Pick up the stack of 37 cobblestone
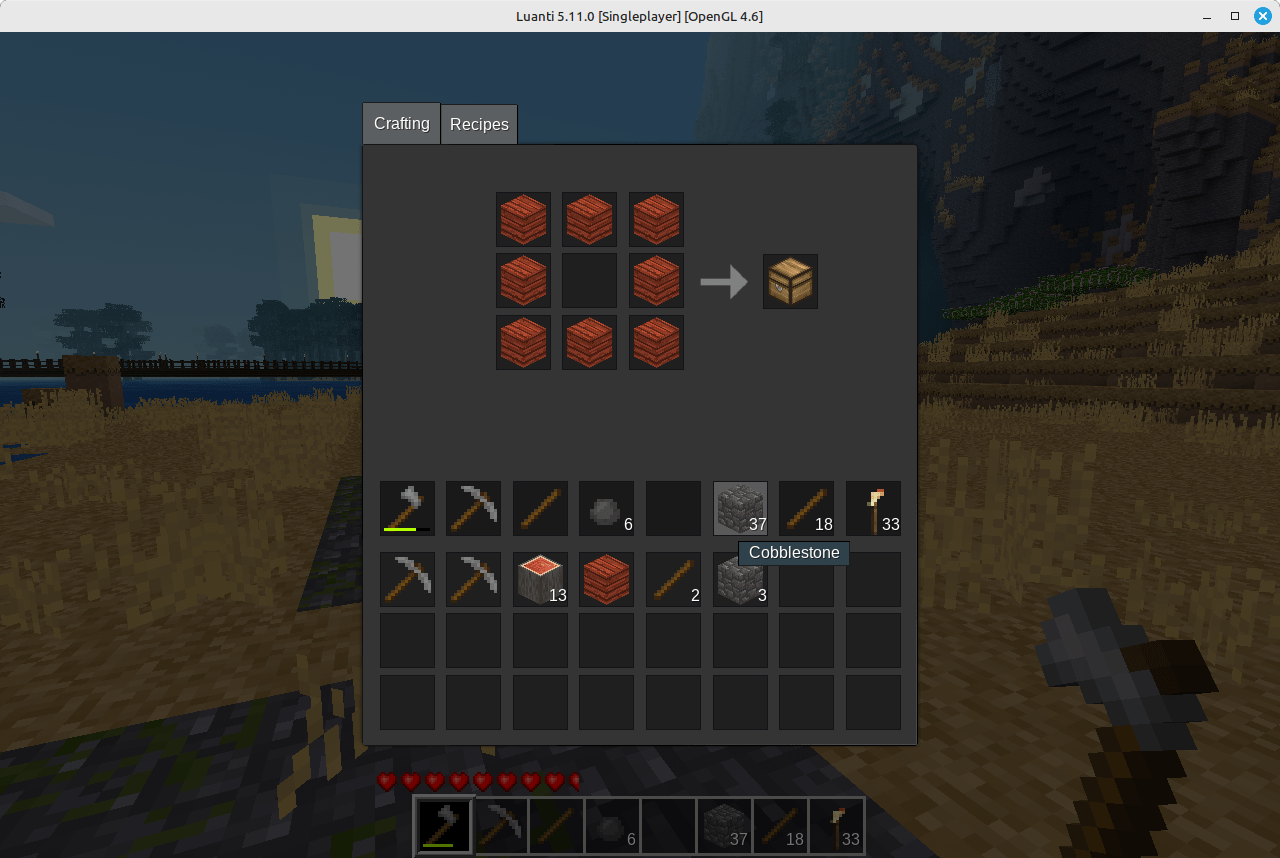Image resolution: width=1280 pixels, height=858 pixels. pyautogui.click(x=740, y=508)
